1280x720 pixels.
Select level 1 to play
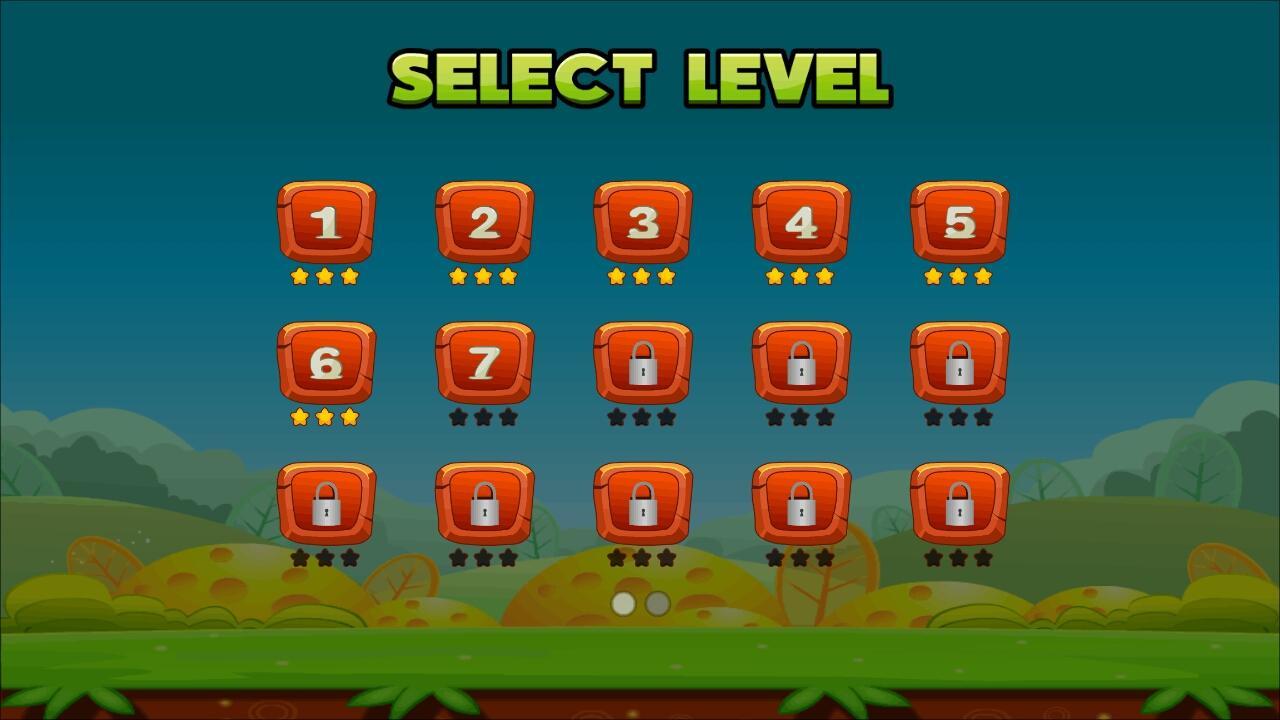click(326, 223)
